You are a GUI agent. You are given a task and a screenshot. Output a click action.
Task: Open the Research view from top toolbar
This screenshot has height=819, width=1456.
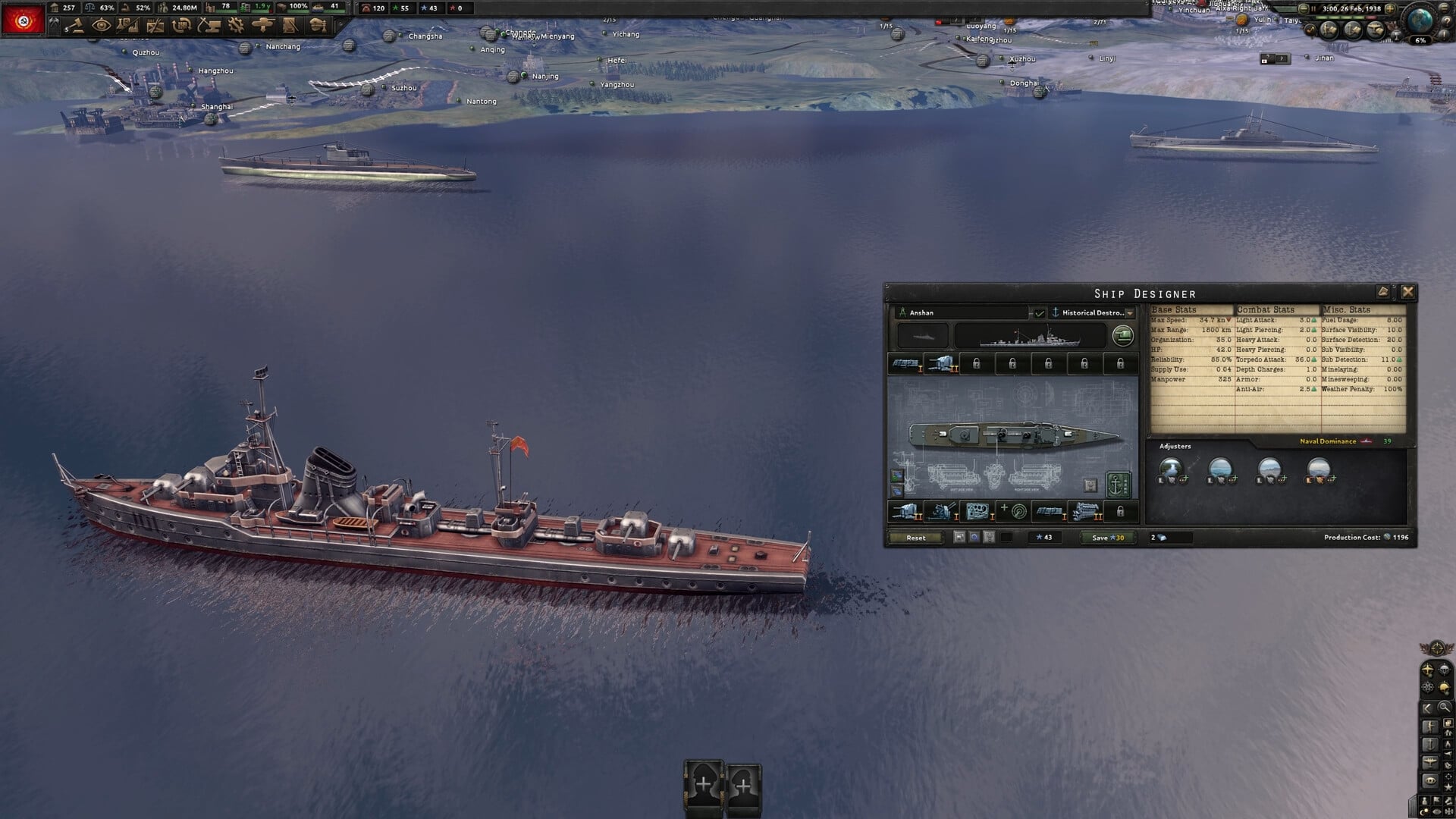pyautogui.click(x=127, y=29)
